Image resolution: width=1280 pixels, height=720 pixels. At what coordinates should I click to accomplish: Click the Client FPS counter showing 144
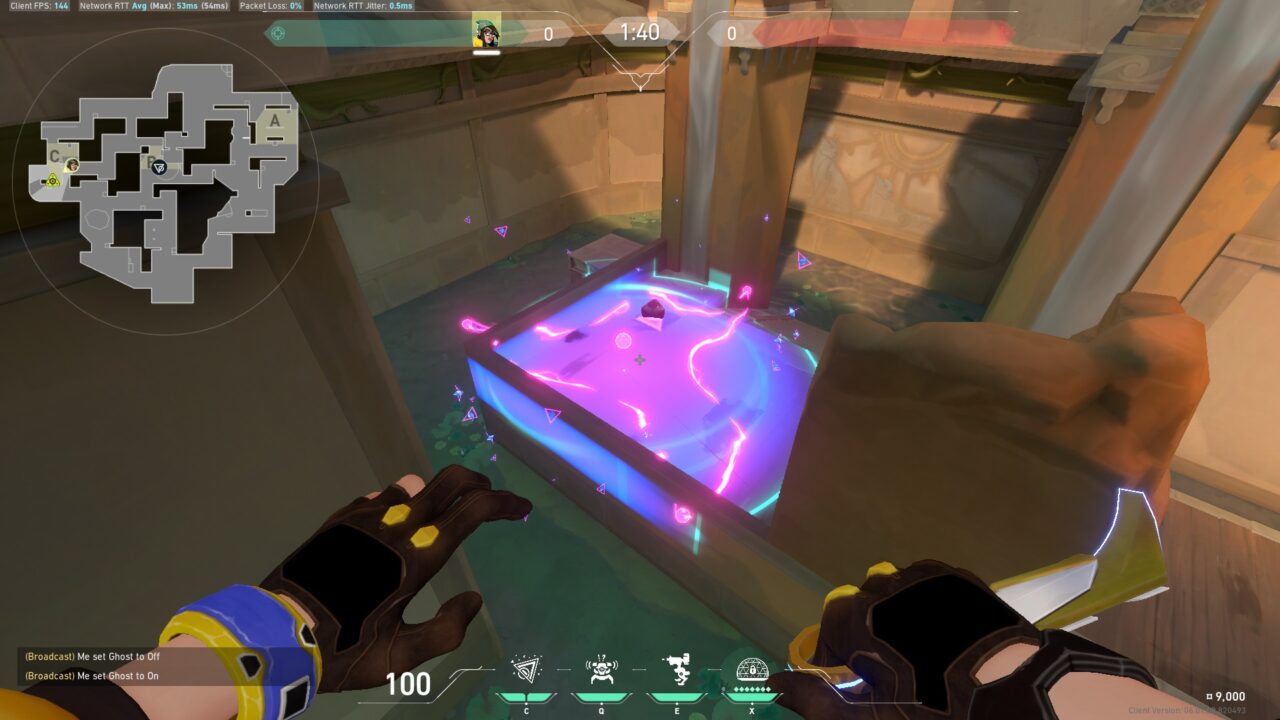38,4
